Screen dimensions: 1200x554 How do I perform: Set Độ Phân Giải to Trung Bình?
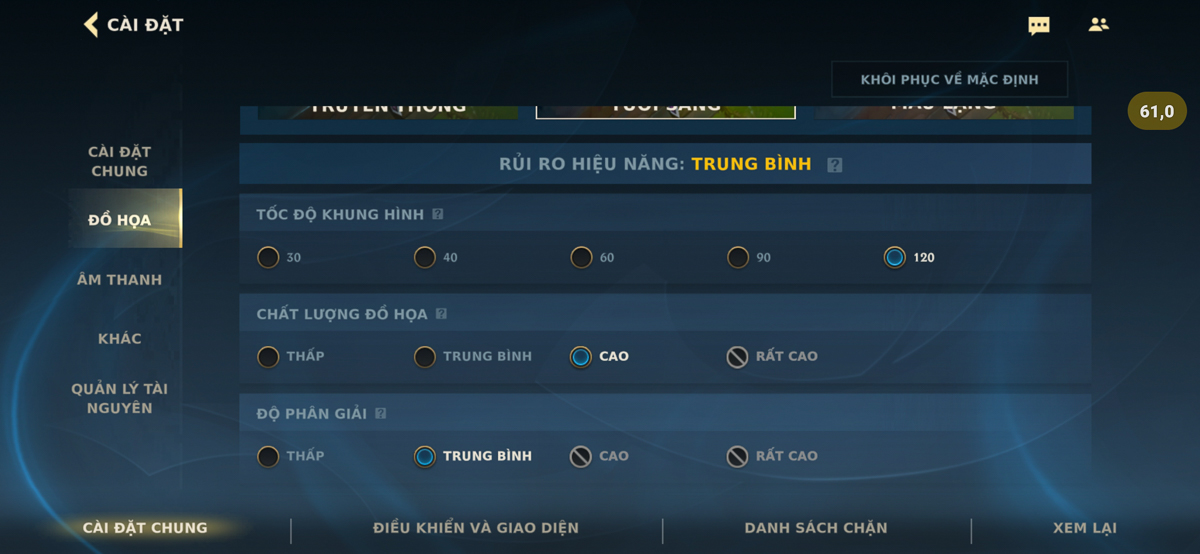425,457
